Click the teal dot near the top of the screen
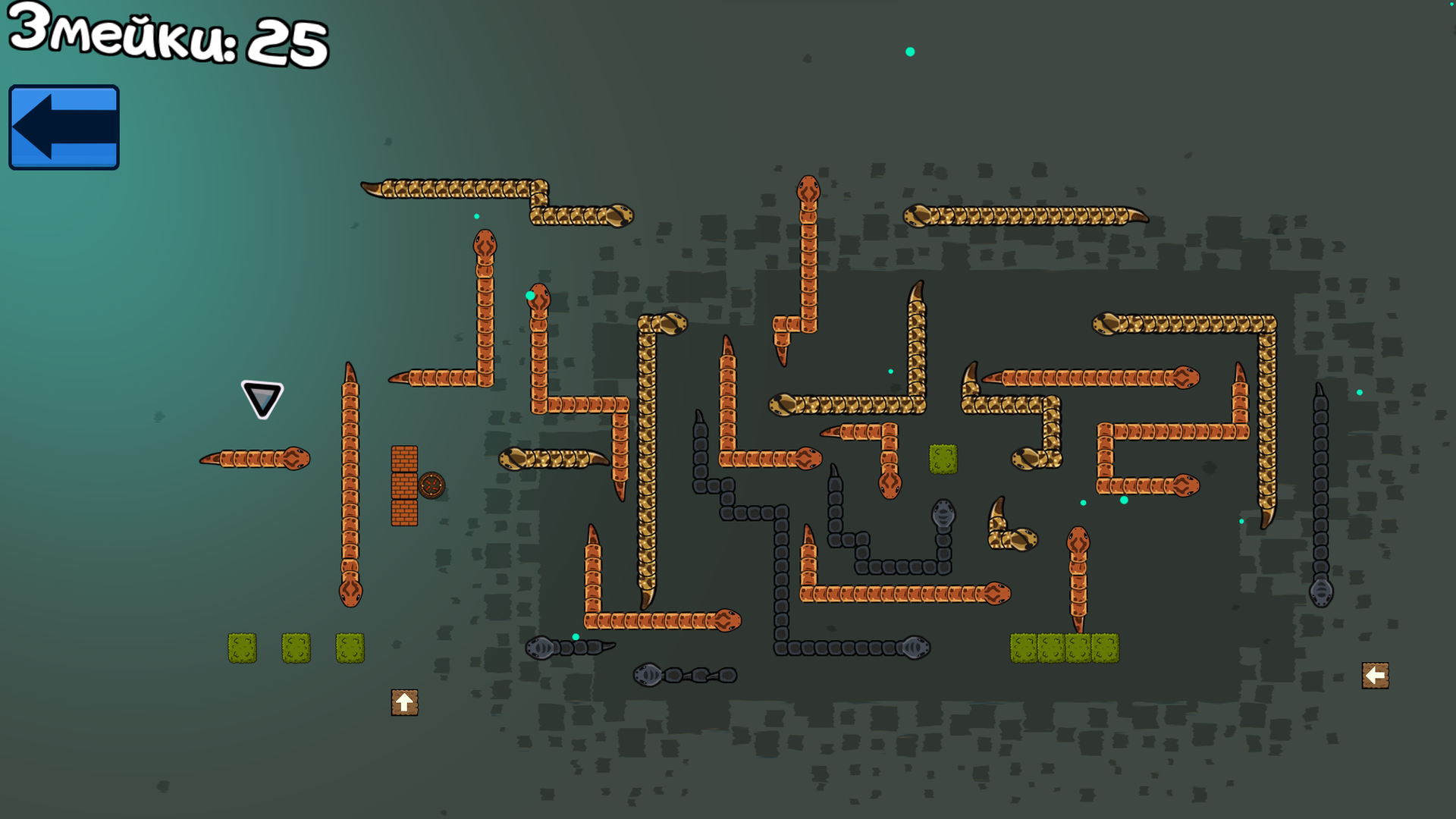Viewport: 1456px width, 819px height. [908, 52]
